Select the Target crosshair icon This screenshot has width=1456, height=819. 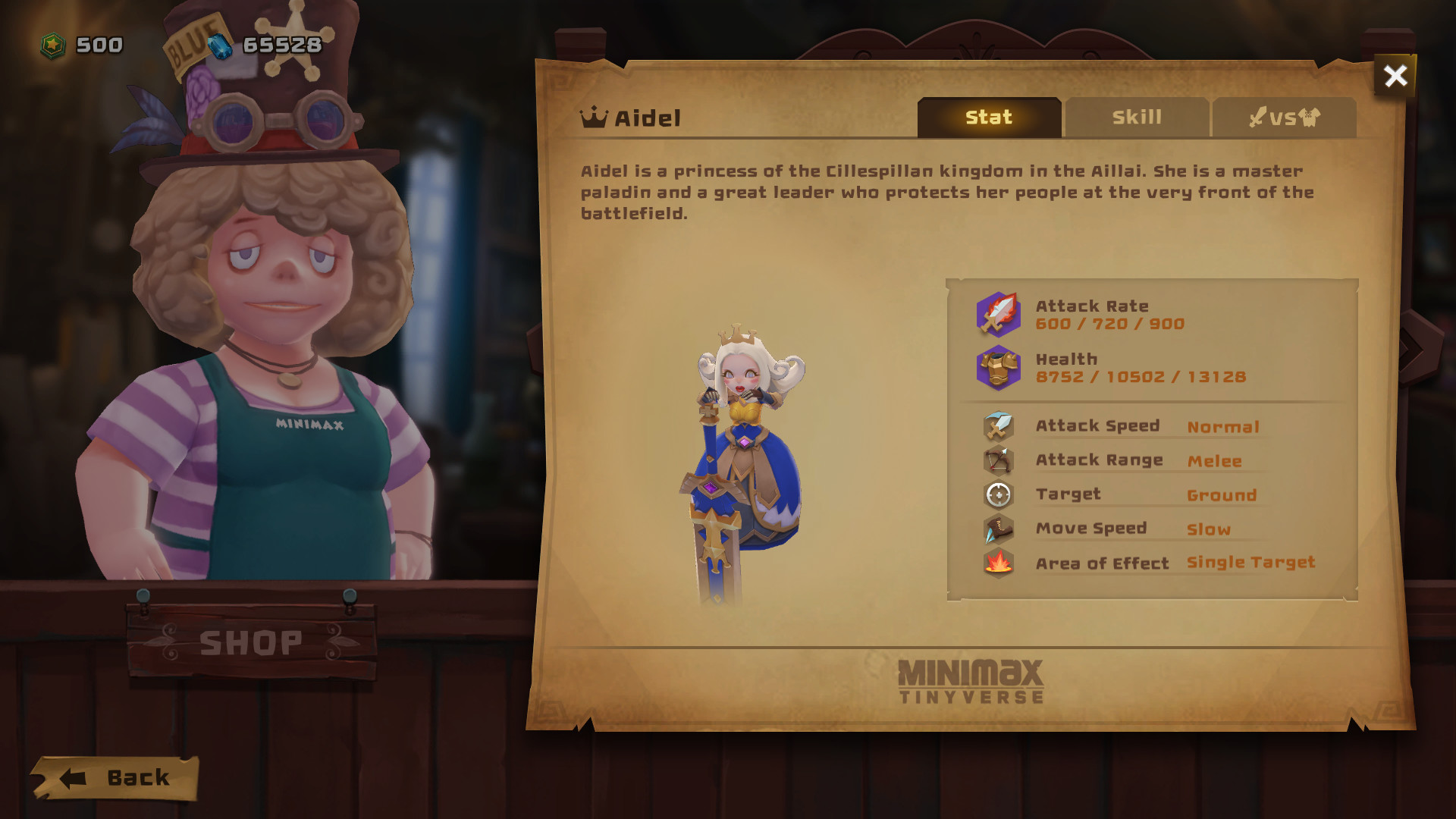(998, 494)
